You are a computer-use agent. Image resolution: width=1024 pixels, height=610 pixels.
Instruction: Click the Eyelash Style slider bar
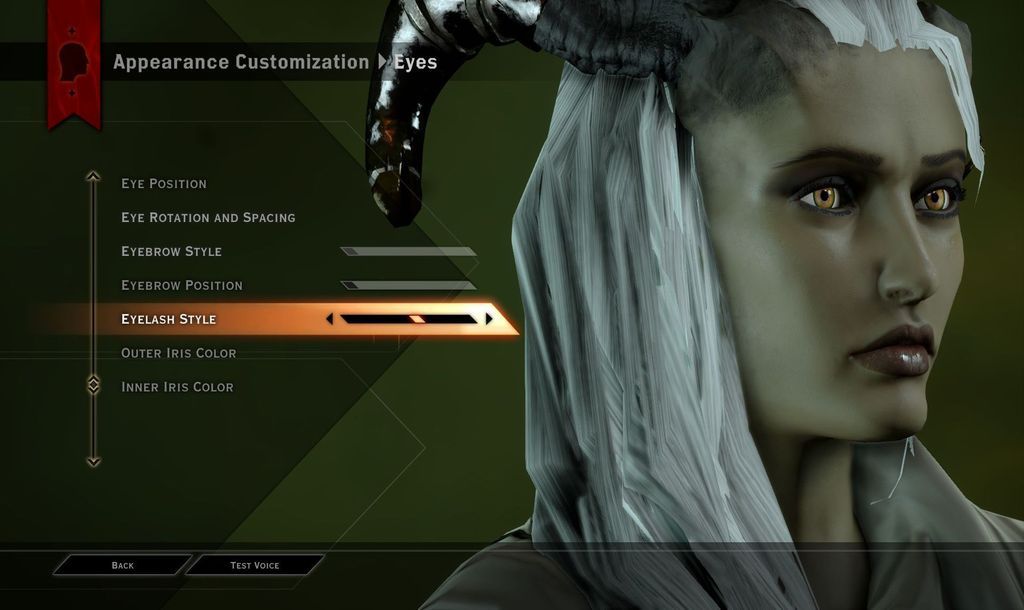tap(408, 319)
